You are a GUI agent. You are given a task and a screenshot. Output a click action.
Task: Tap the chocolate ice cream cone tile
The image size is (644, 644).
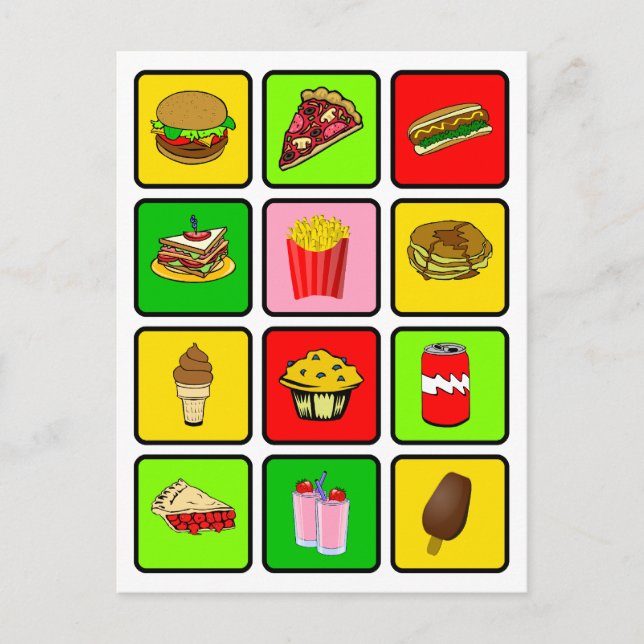[193, 385]
